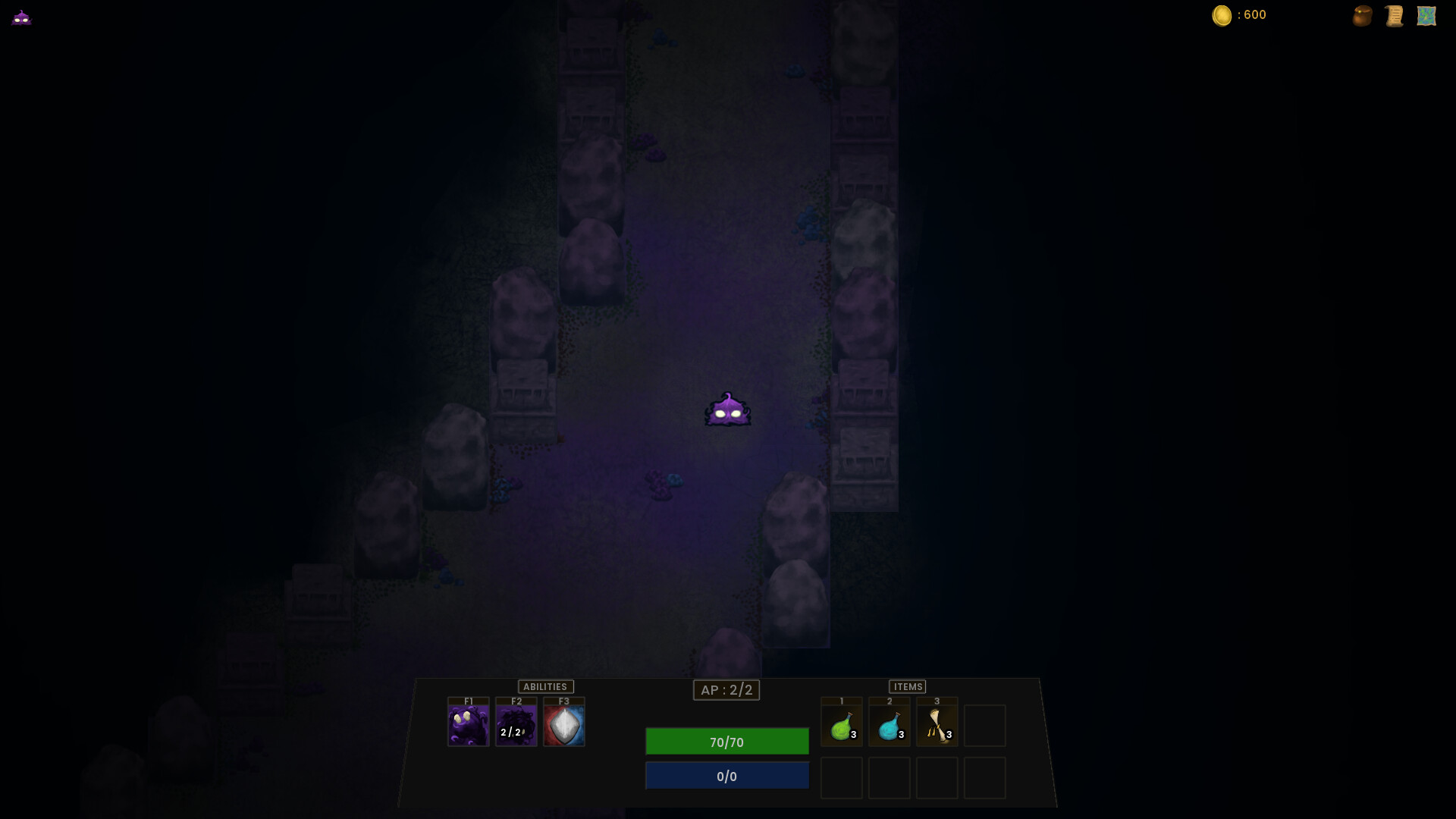This screenshot has width=1456, height=819.
Task: Use the blue potion in item slot 2
Action: click(890, 724)
